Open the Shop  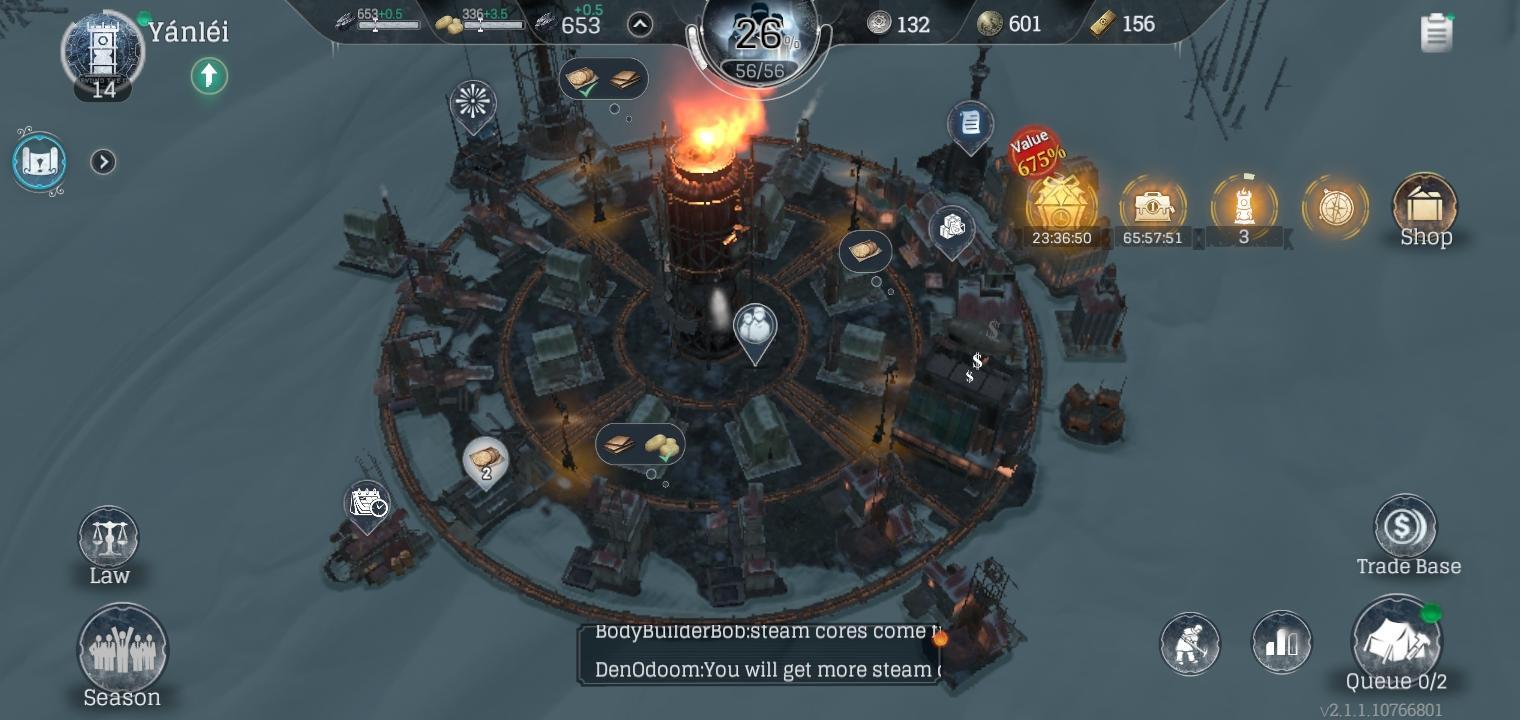1425,208
